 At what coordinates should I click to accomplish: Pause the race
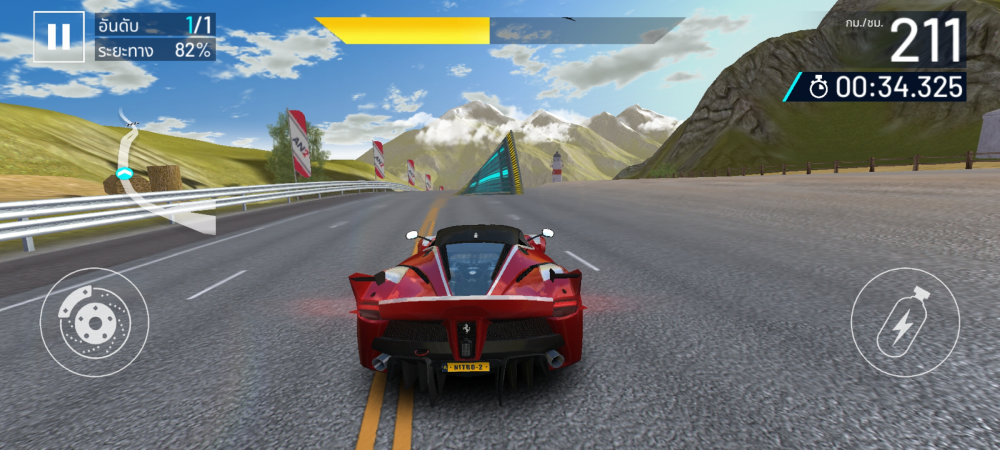(59, 37)
